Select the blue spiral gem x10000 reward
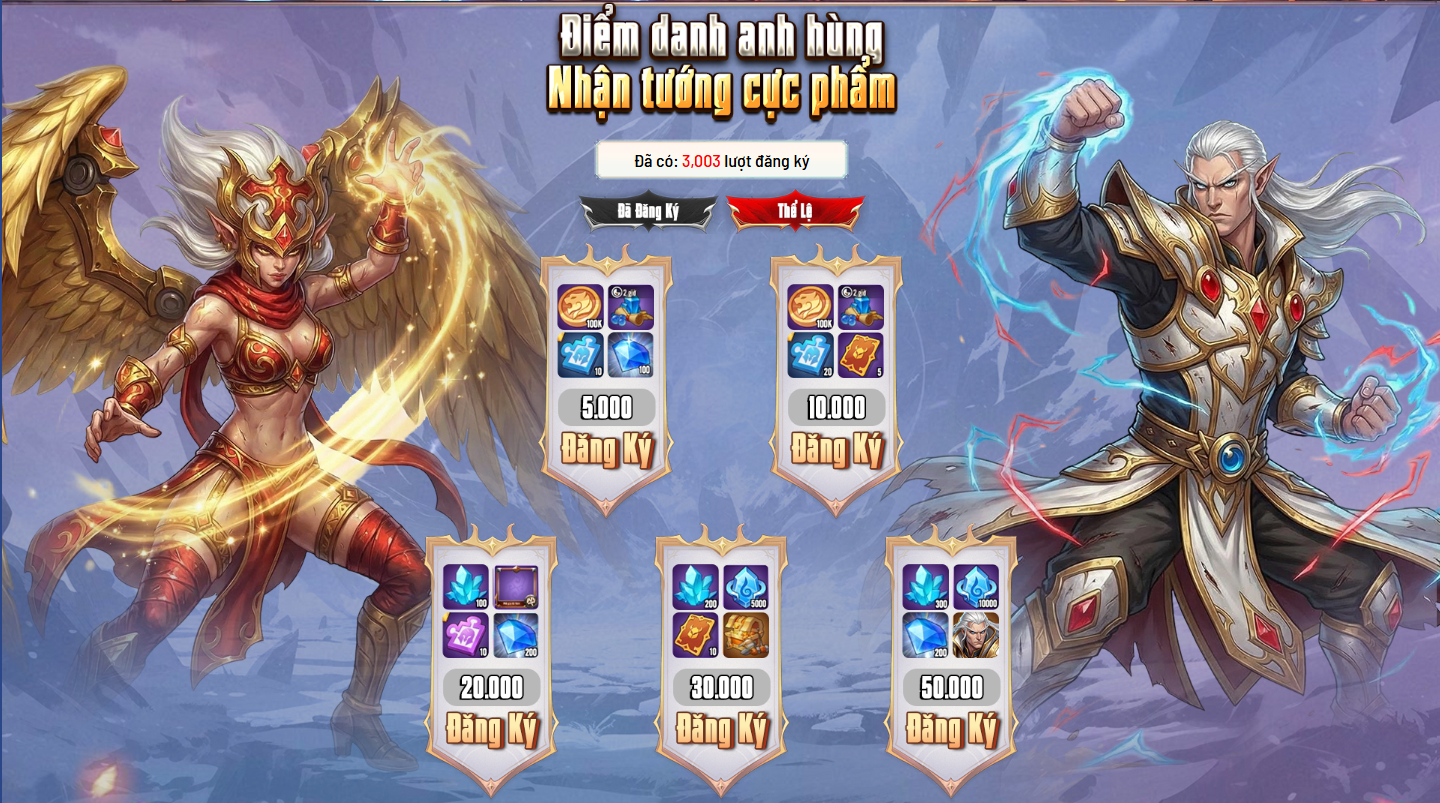 pos(975,587)
